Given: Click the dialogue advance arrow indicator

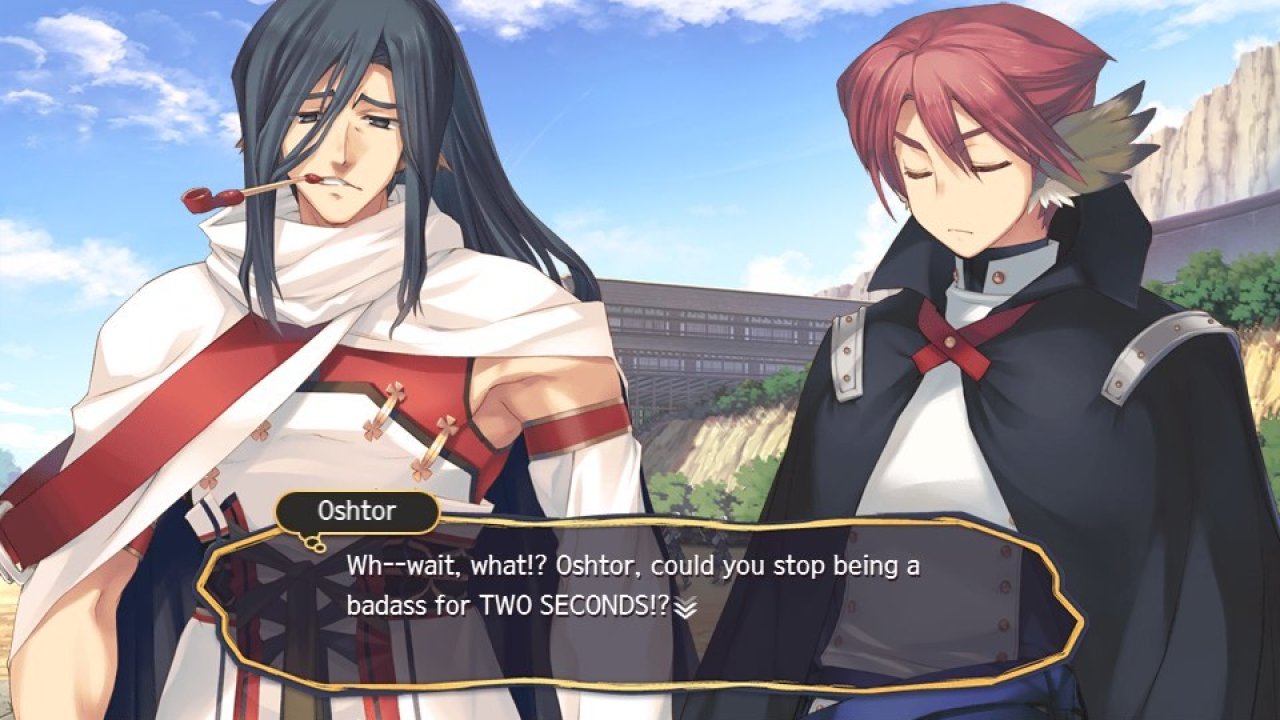Looking at the screenshot, I should coord(684,607).
